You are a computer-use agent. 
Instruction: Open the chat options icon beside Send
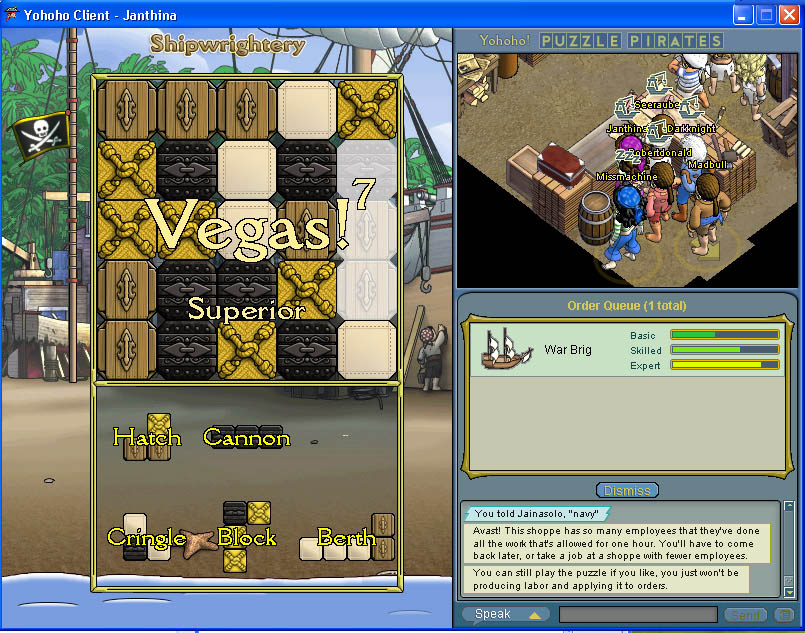tap(784, 615)
